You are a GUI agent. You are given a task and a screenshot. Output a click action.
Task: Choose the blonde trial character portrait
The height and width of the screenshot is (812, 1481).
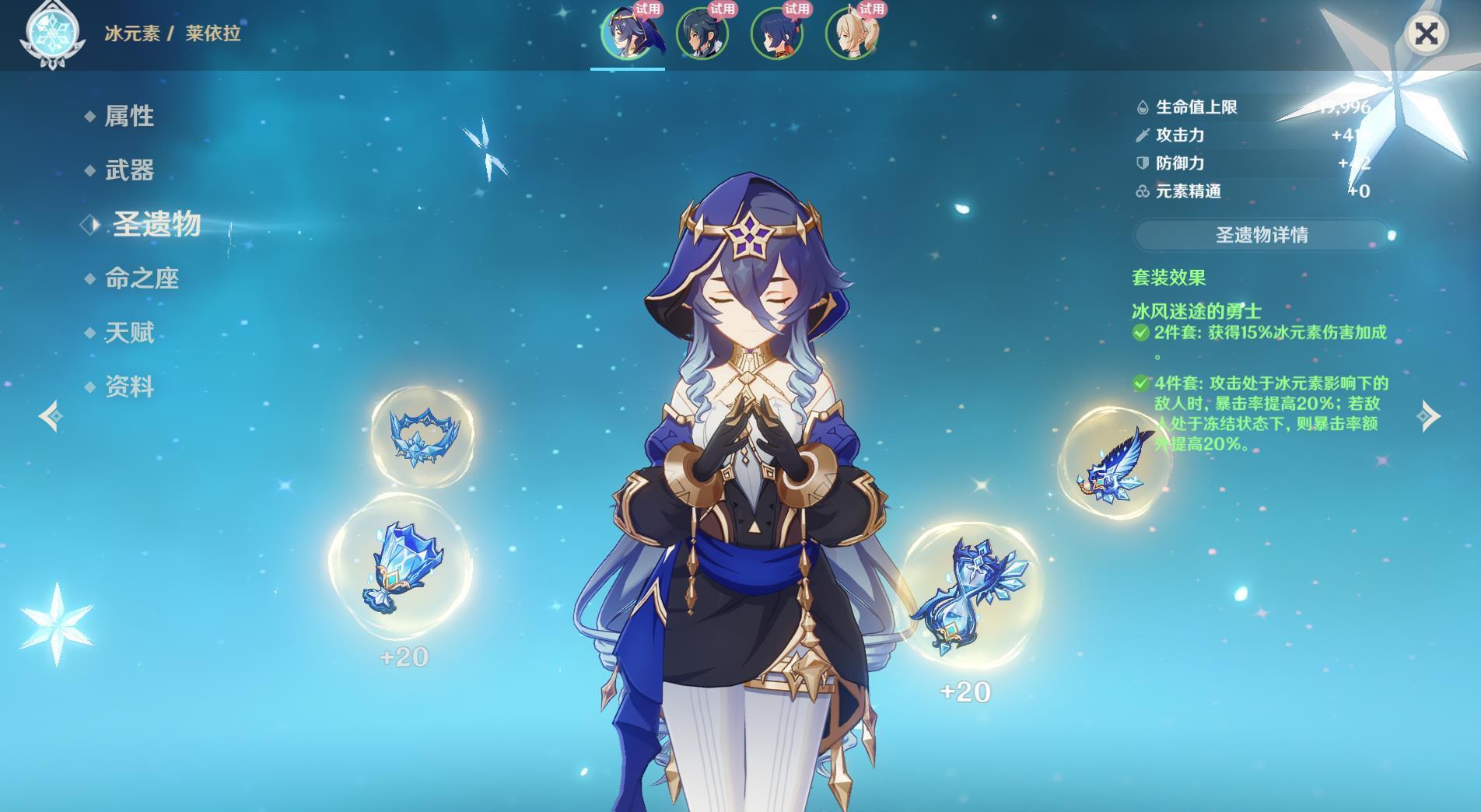852,33
